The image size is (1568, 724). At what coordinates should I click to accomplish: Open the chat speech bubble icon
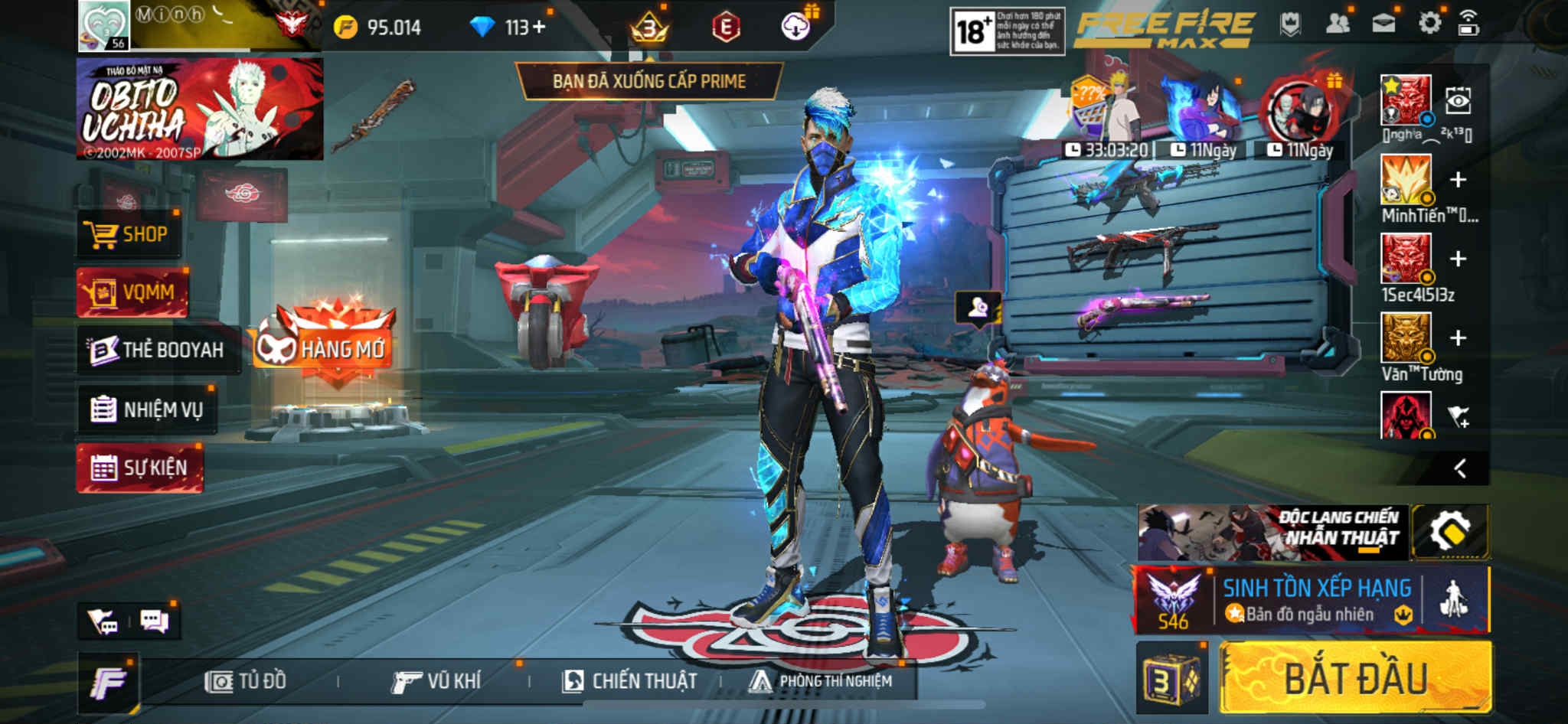pyautogui.click(x=155, y=621)
